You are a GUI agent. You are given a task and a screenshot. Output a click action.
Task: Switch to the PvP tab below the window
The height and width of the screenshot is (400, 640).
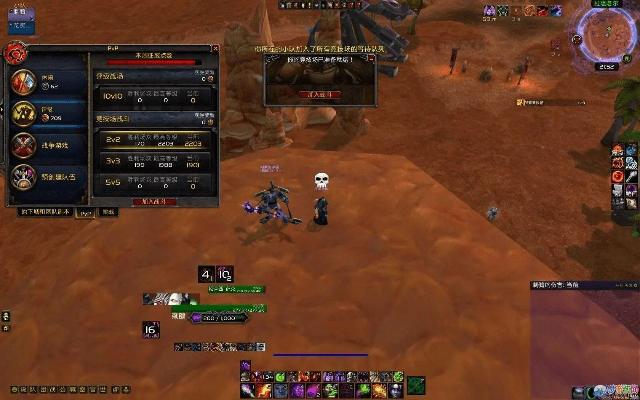coord(86,212)
